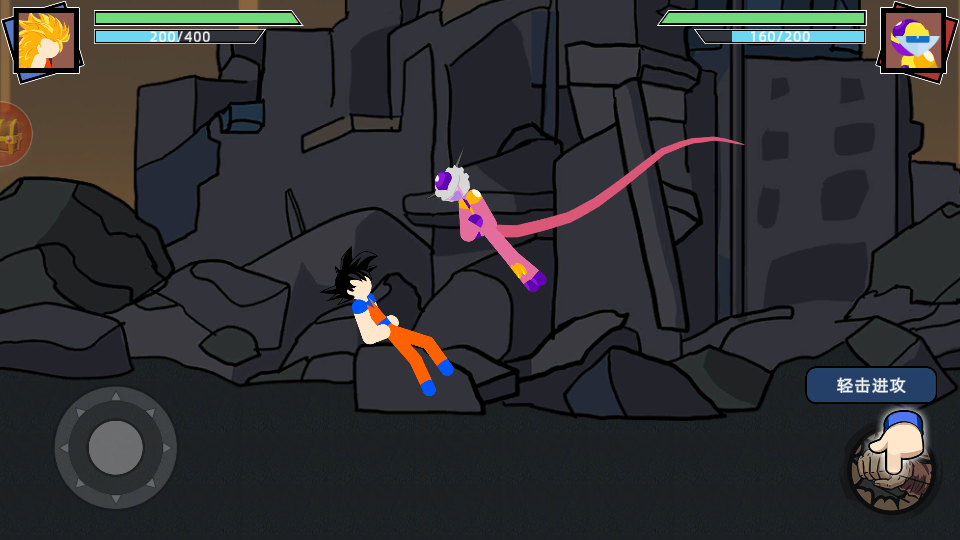Tap the fist light attack button
960x540 pixels.
click(x=891, y=469)
